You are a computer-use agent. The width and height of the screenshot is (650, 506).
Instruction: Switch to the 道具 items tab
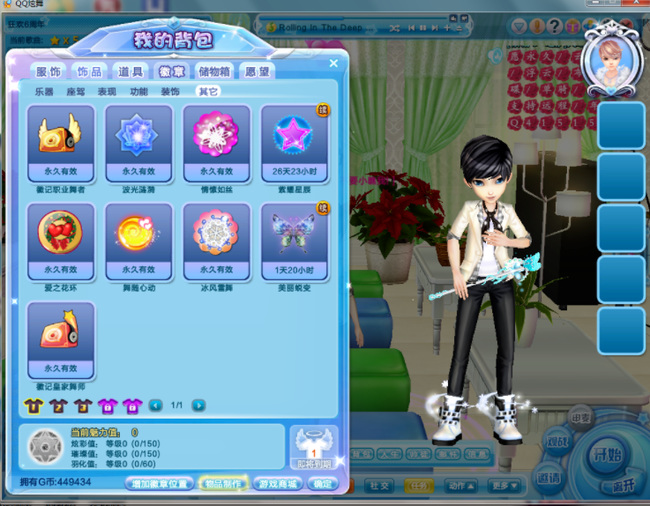[x=130, y=71]
